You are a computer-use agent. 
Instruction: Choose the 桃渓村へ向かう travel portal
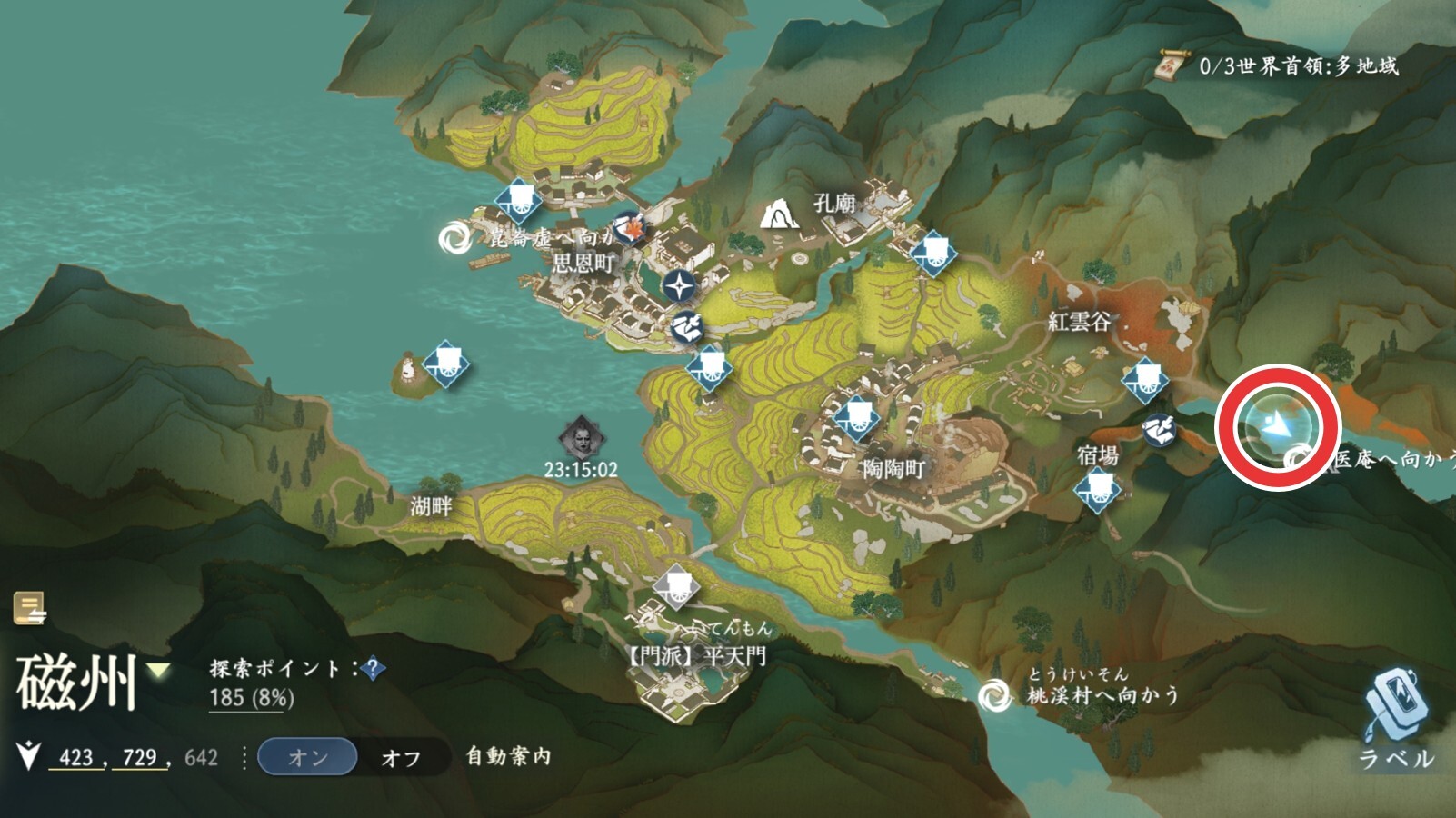point(994,696)
